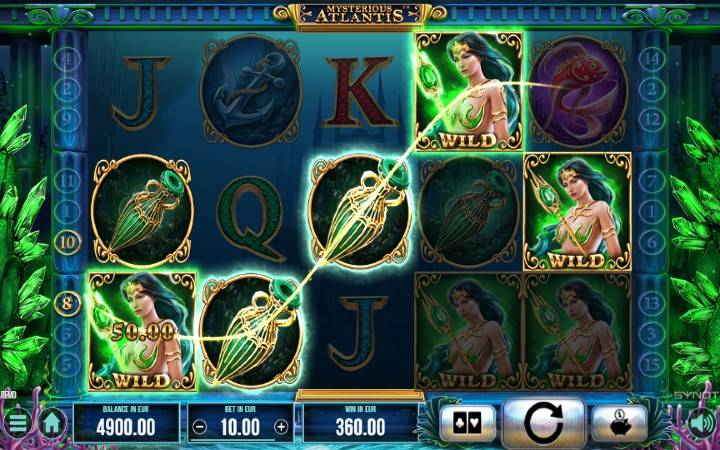Spin the reels
Screen dimensions: 720x450
tap(543, 423)
